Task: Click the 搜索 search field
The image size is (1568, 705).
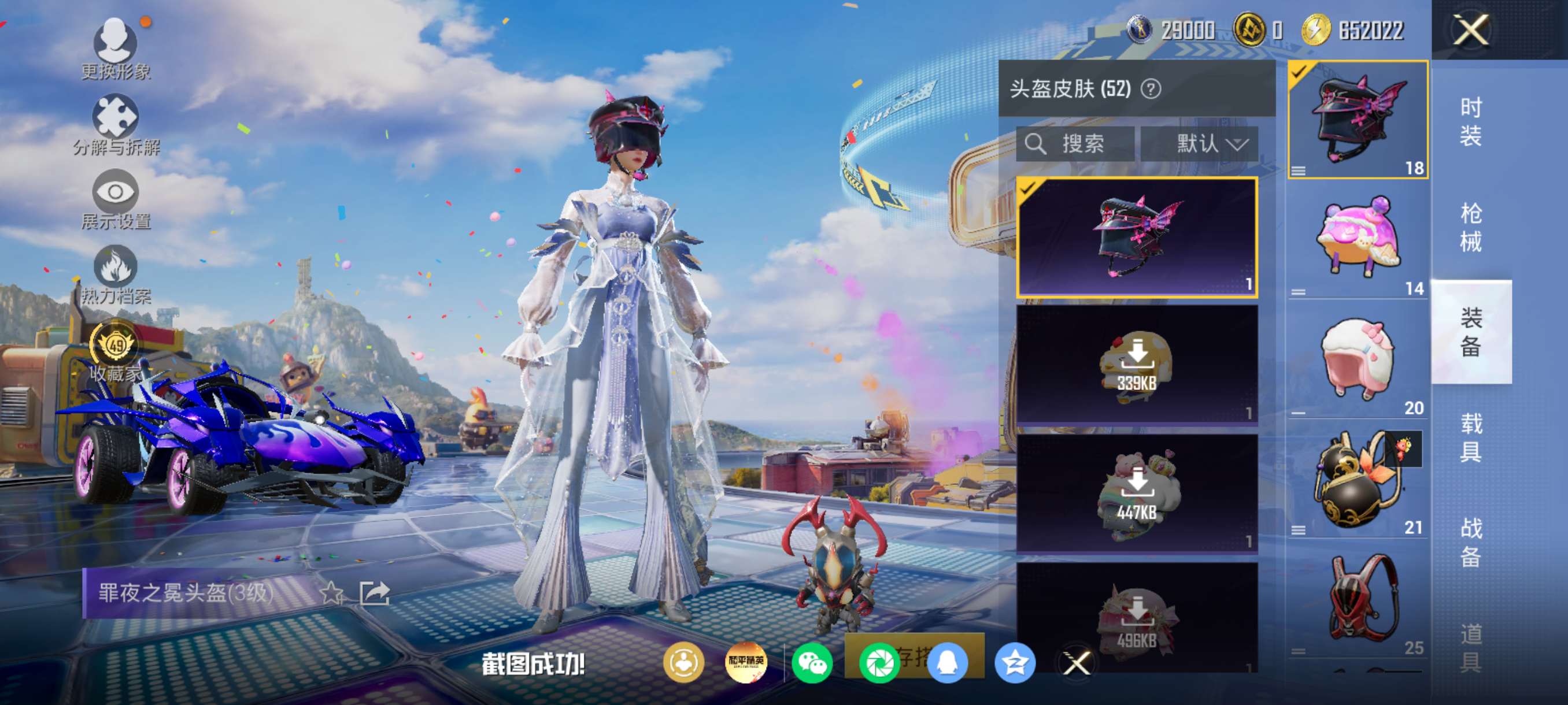Action: coord(1075,144)
